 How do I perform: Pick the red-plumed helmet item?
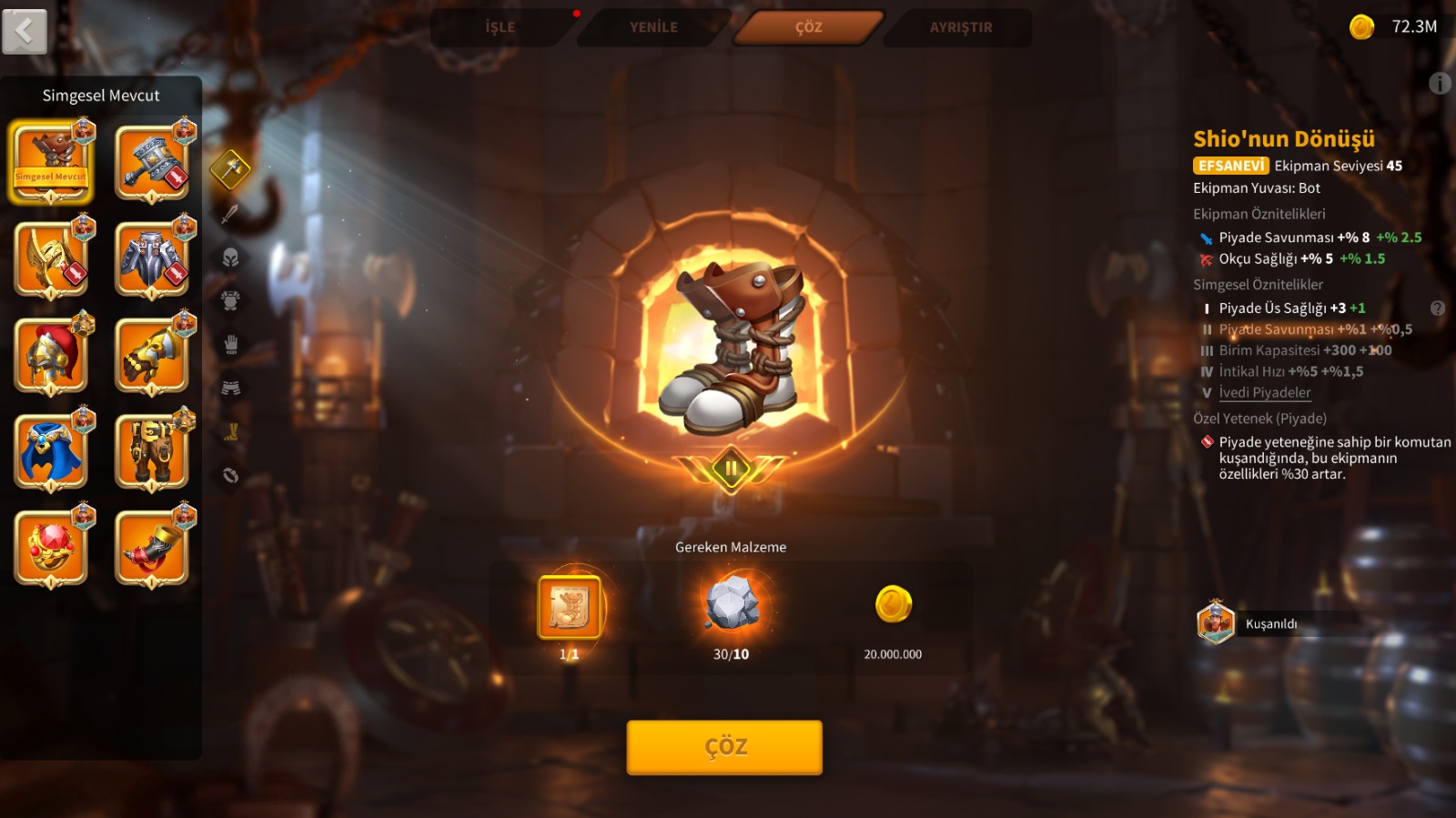(x=51, y=356)
